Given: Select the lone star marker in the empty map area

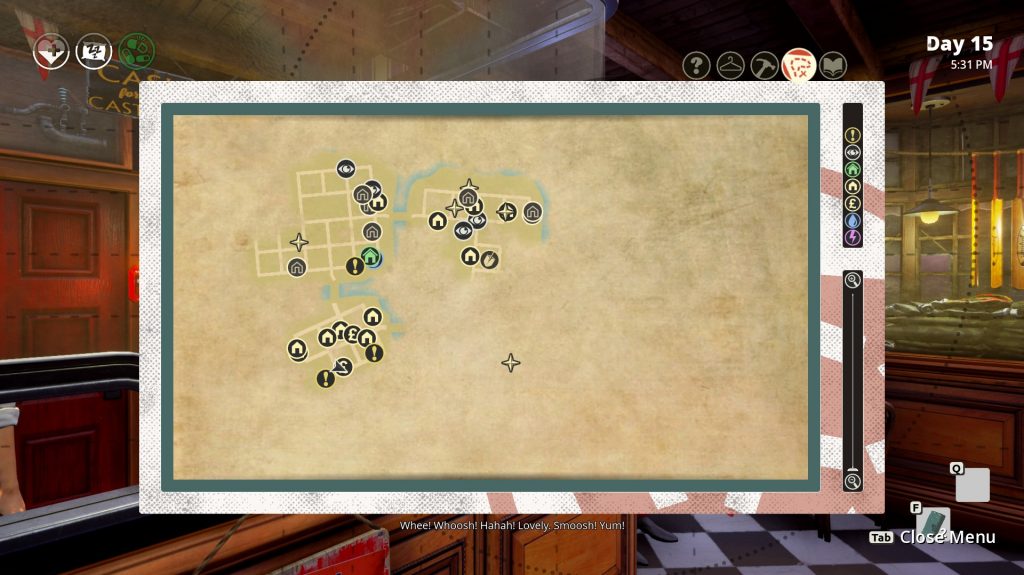Looking at the screenshot, I should coord(510,363).
